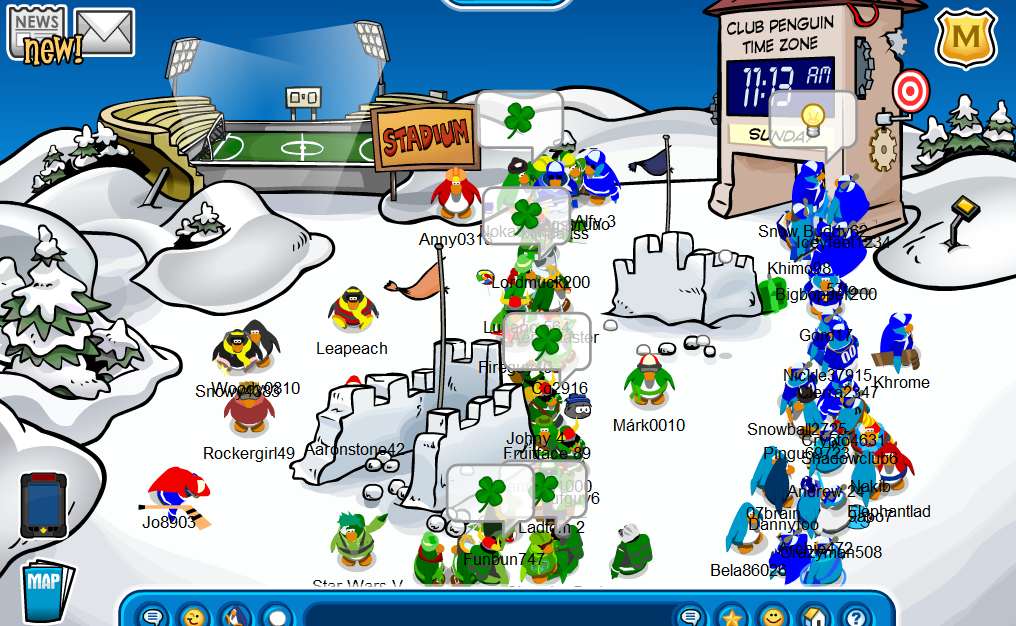Select the throw snowball button

coord(275,616)
